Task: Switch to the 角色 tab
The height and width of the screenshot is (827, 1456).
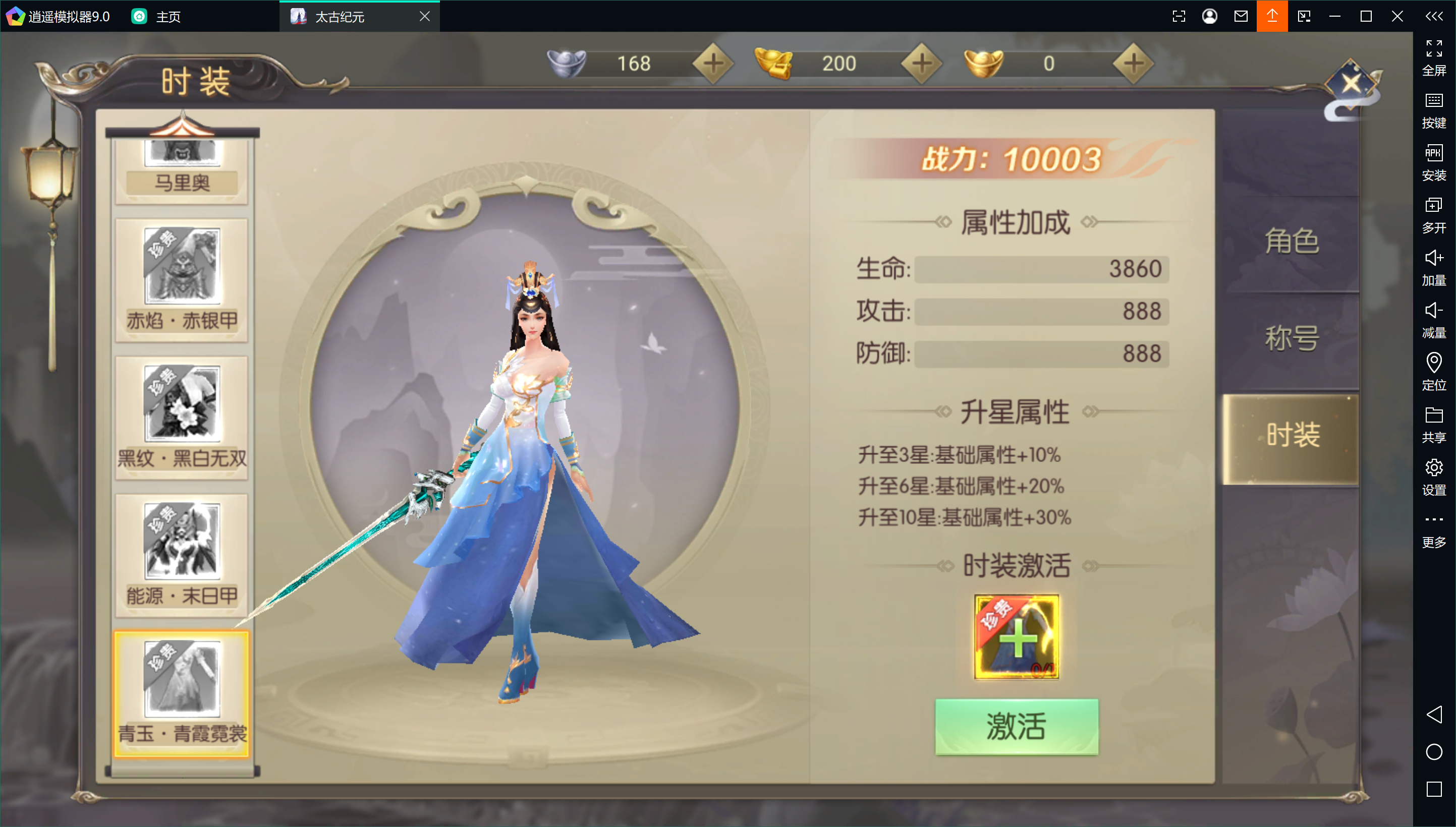Action: point(1291,242)
